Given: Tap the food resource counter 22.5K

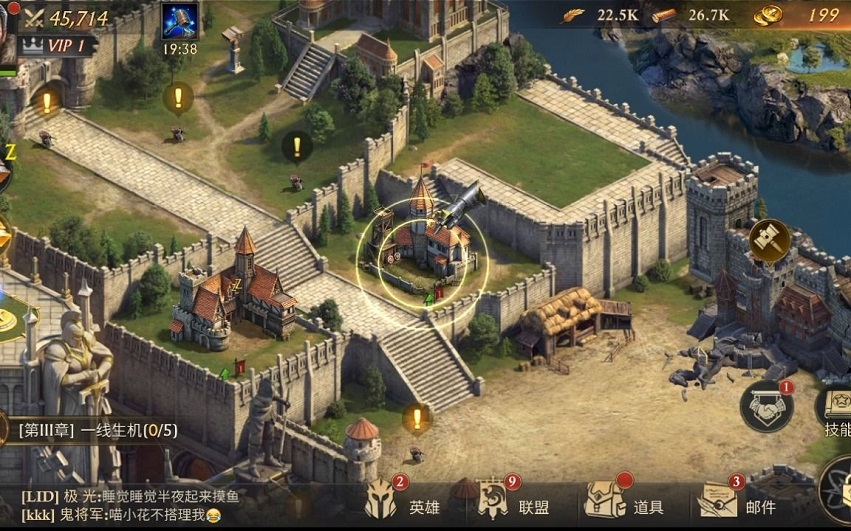Looking at the screenshot, I should (598, 15).
